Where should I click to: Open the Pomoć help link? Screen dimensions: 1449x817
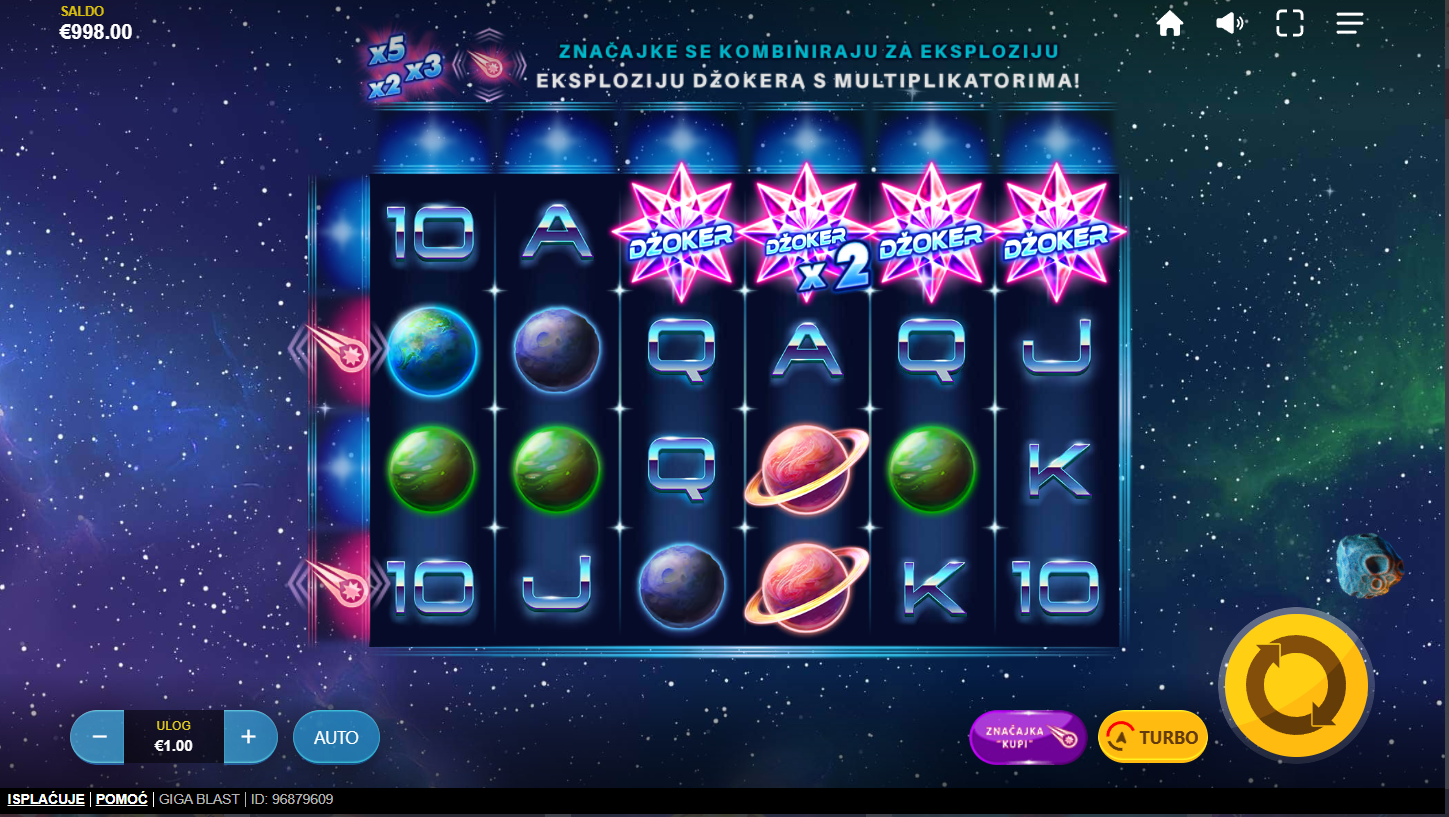point(122,799)
